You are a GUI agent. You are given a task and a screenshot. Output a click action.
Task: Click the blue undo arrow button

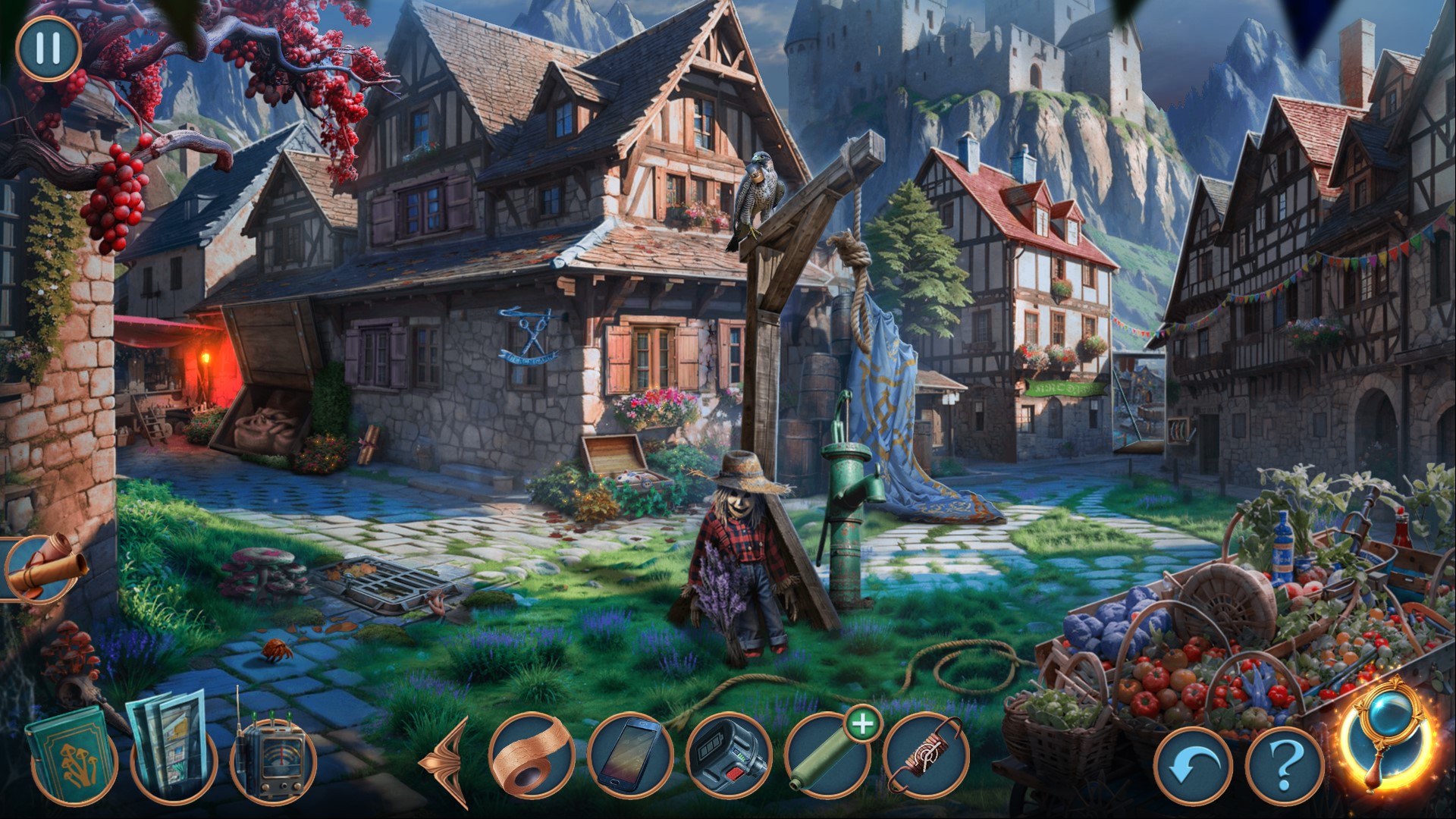click(1192, 768)
